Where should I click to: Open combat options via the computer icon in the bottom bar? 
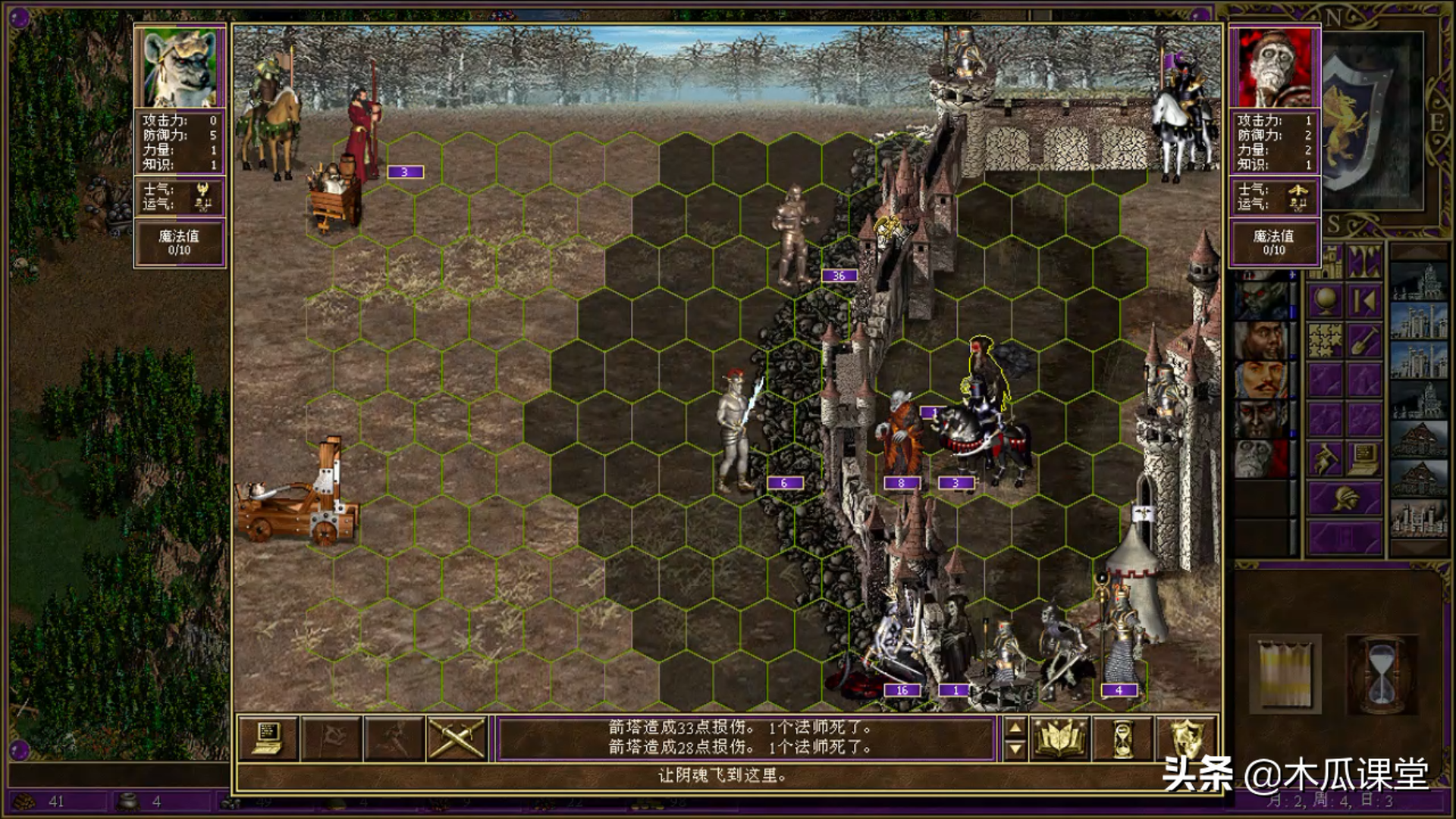click(x=268, y=738)
